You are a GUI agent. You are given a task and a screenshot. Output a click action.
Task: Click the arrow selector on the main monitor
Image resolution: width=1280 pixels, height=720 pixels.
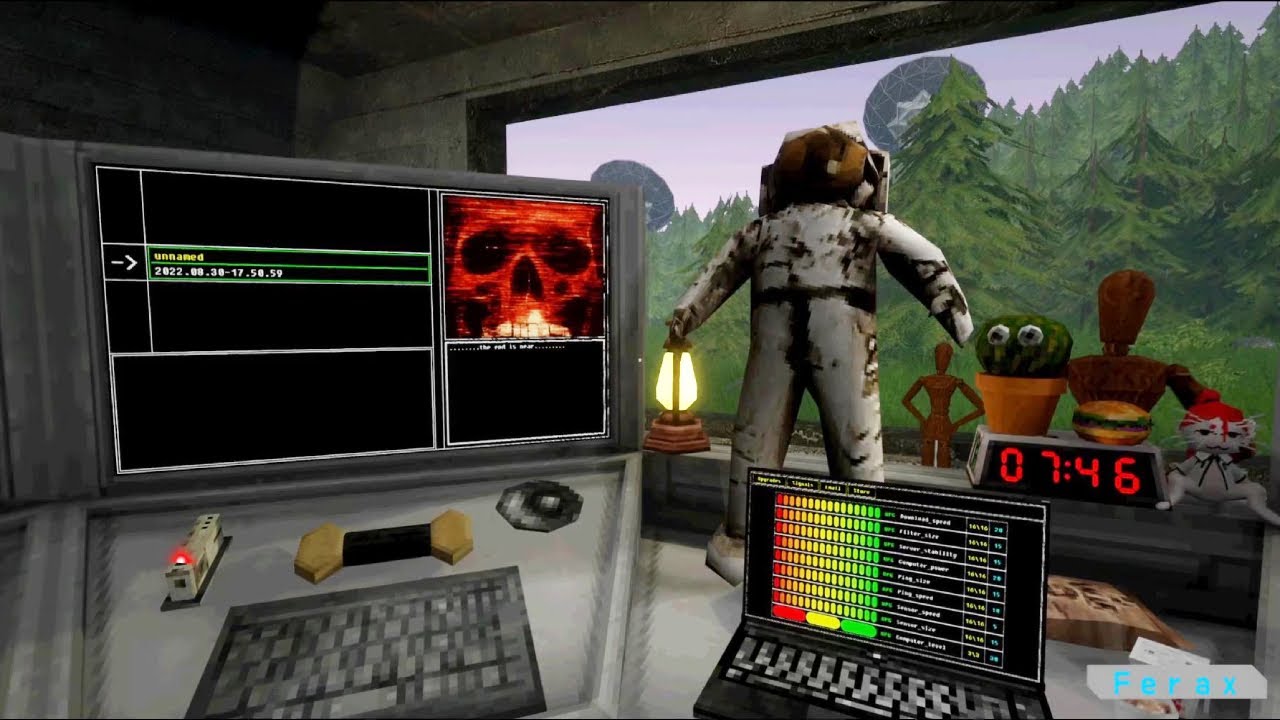pyautogui.click(x=125, y=262)
